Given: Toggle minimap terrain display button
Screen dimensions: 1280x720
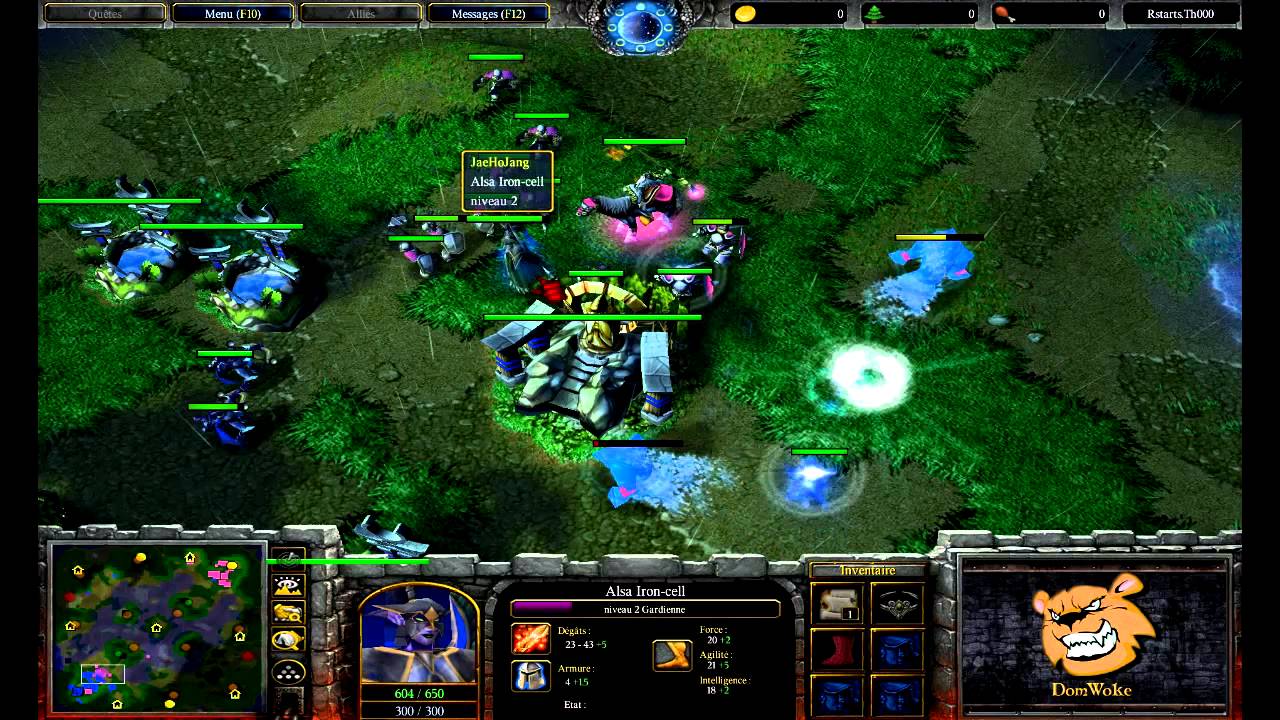Looking at the screenshot, I should pyautogui.click(x=289, y=586).
